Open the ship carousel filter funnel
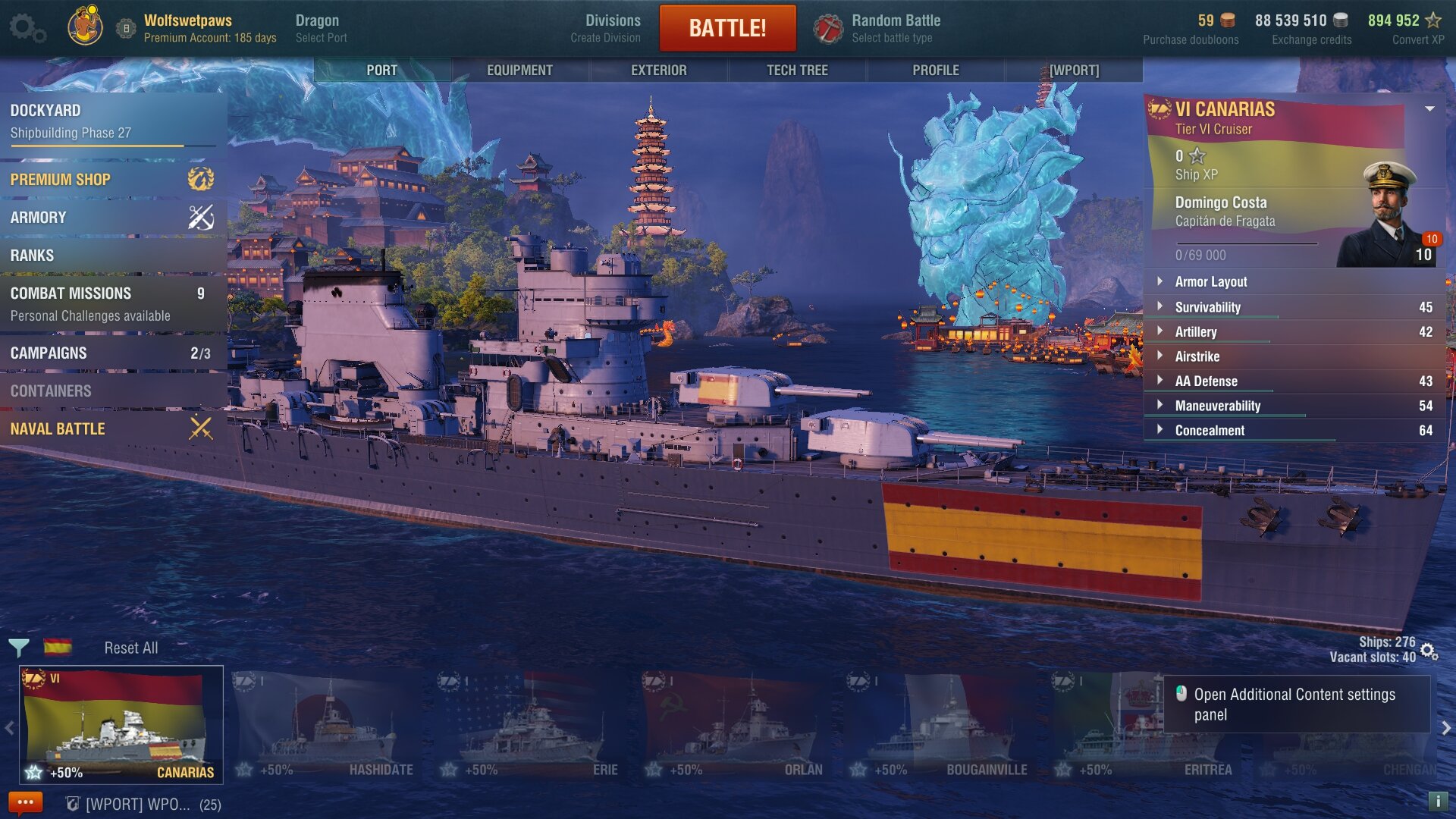 pyautogui.click(x=19, y=648)
